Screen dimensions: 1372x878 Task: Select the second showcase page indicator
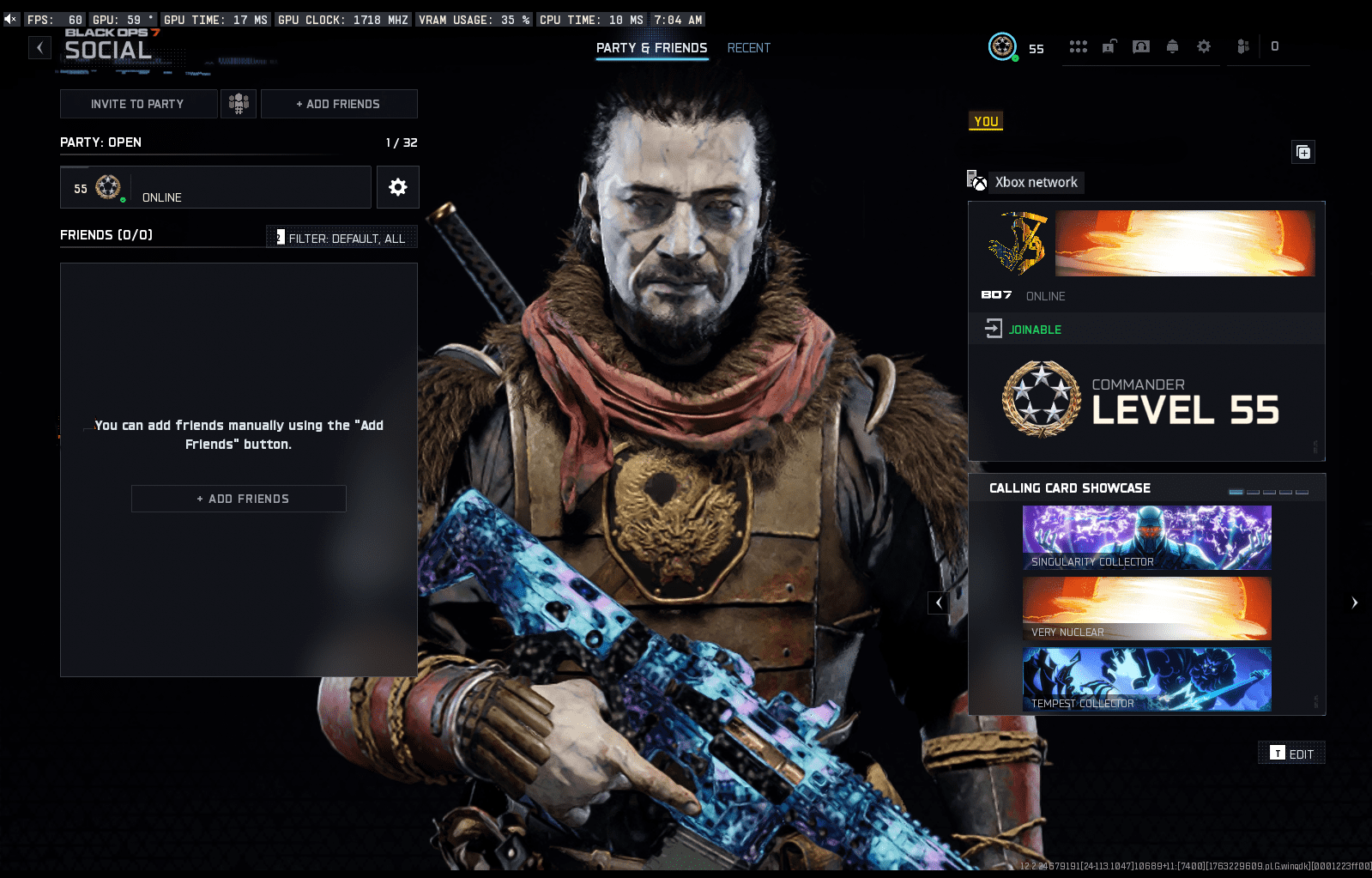click(1253, 493)
